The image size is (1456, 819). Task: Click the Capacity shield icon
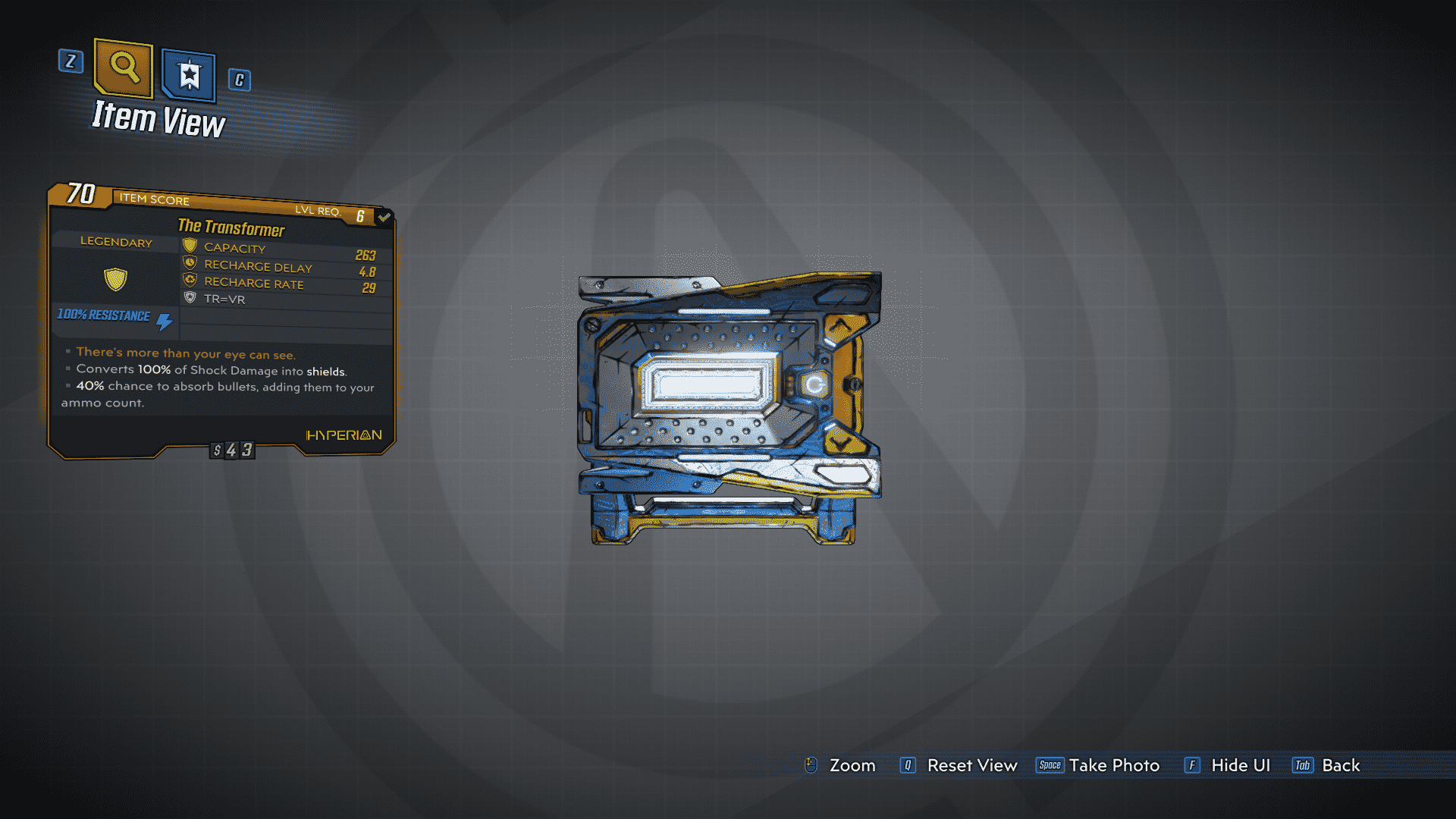[x=188, y=246]
